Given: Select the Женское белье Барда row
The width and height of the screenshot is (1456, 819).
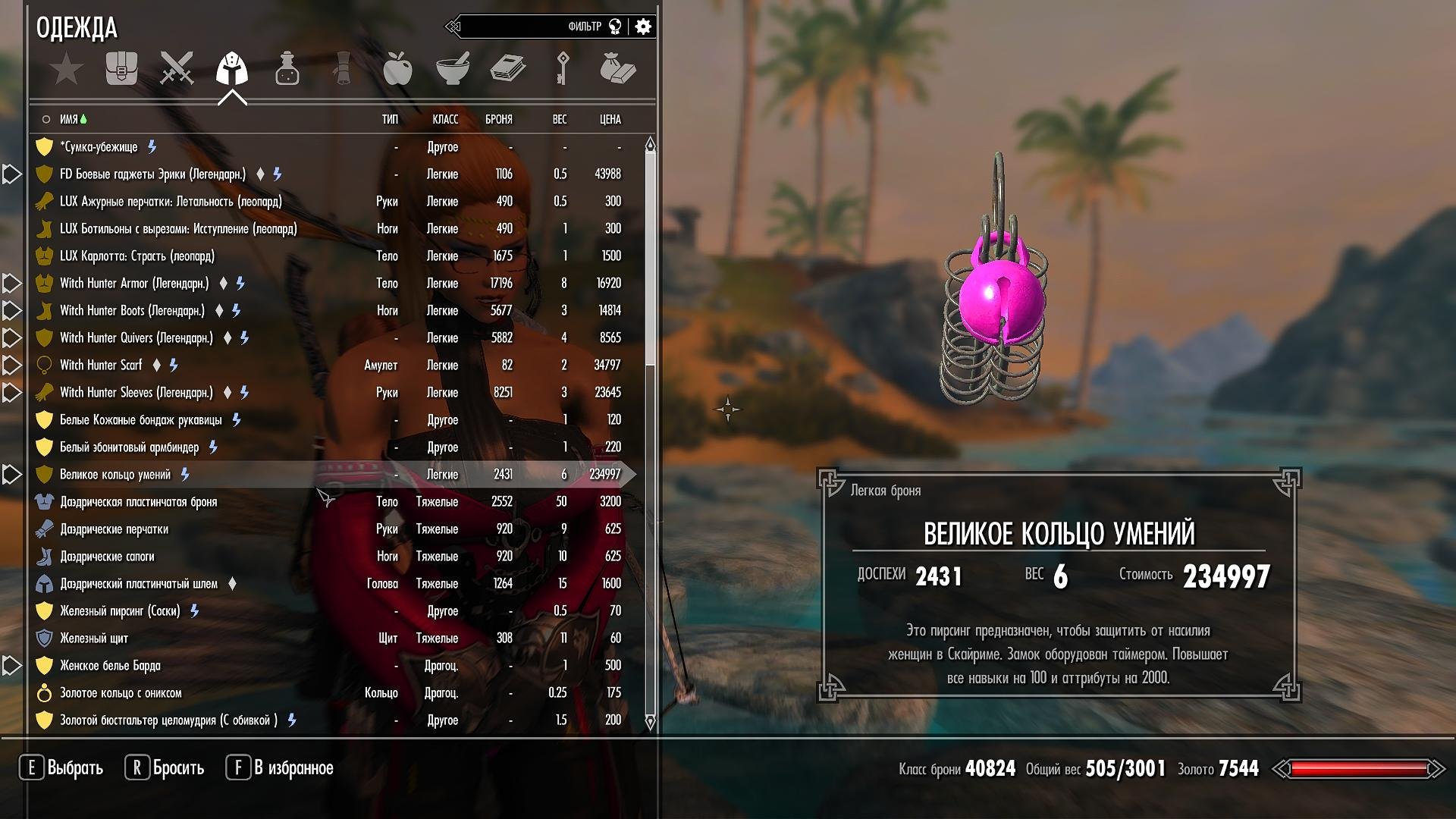Looking at the screenshot, I should click(x=110, y=666).
